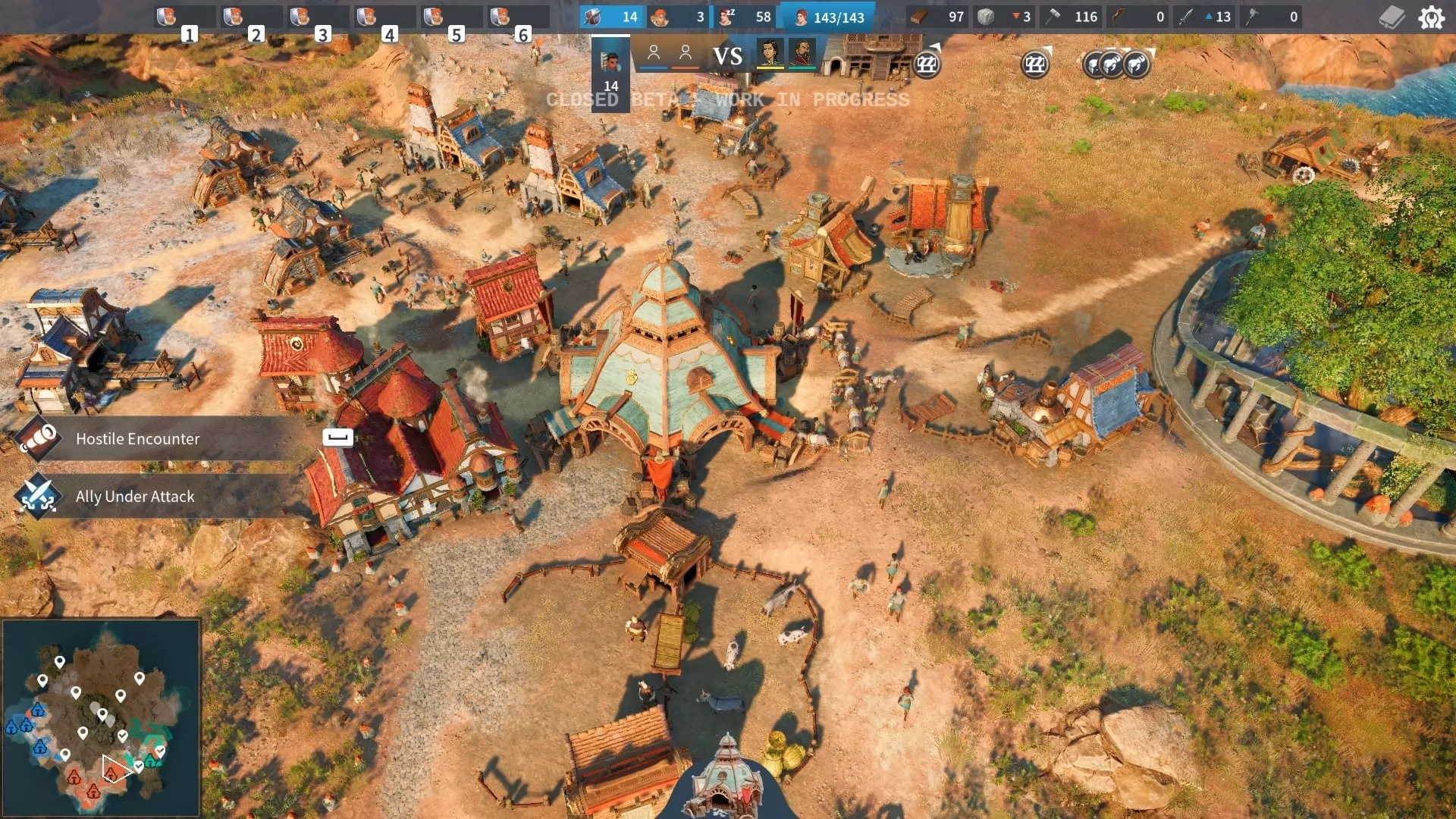
Task: Click the military units counter showing 14
Action: pyautogui.click(x=611, y=17)
